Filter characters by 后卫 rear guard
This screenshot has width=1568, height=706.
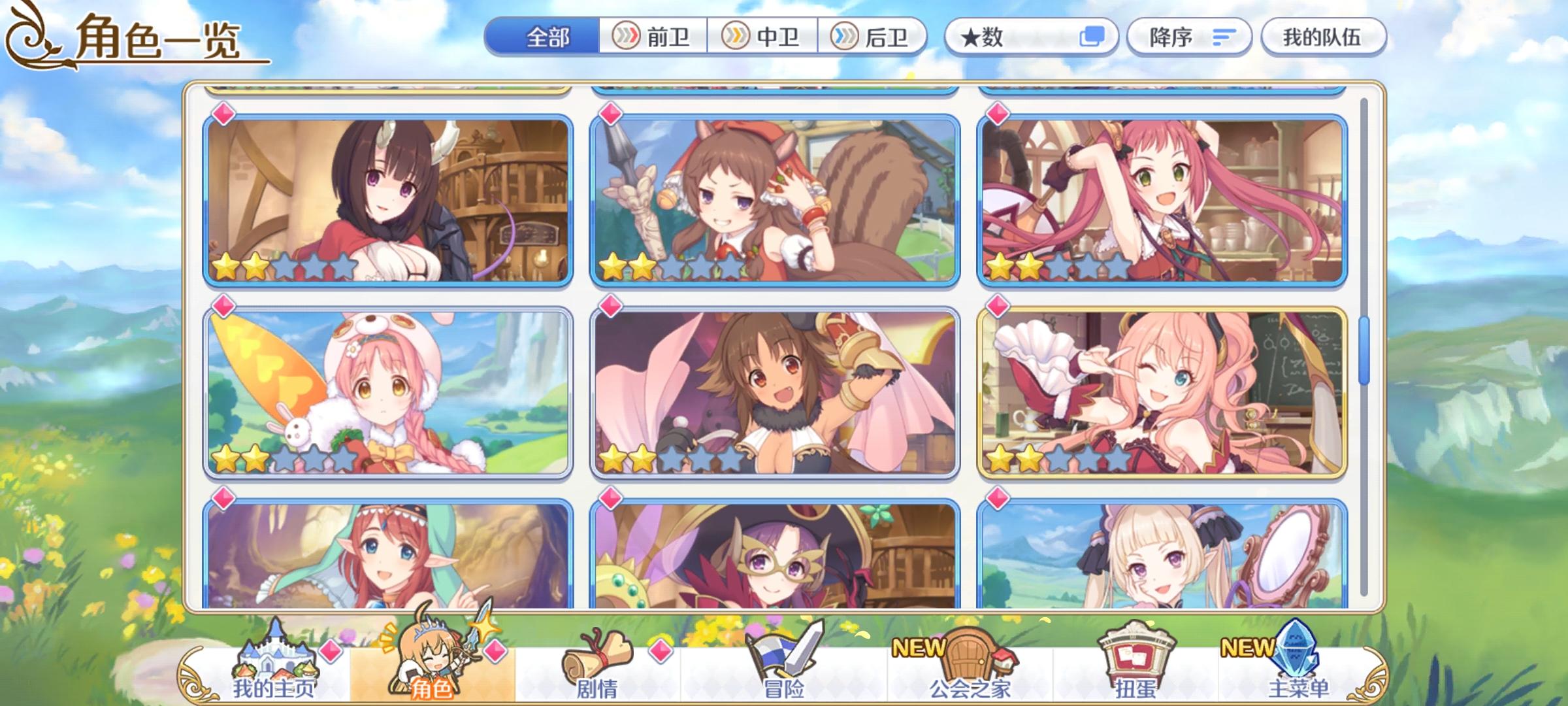point(875,37)
